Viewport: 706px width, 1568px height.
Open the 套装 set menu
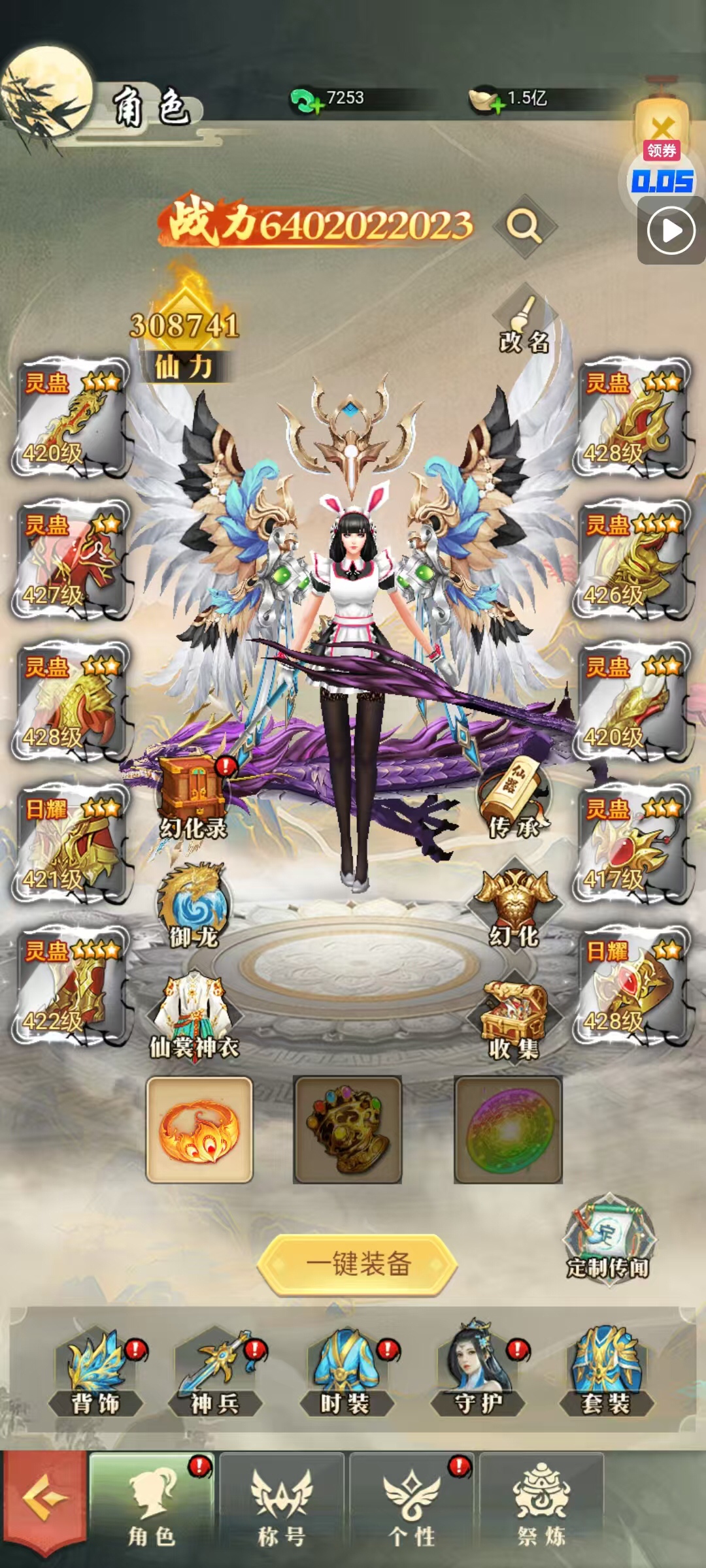(x=606, y=1371)
